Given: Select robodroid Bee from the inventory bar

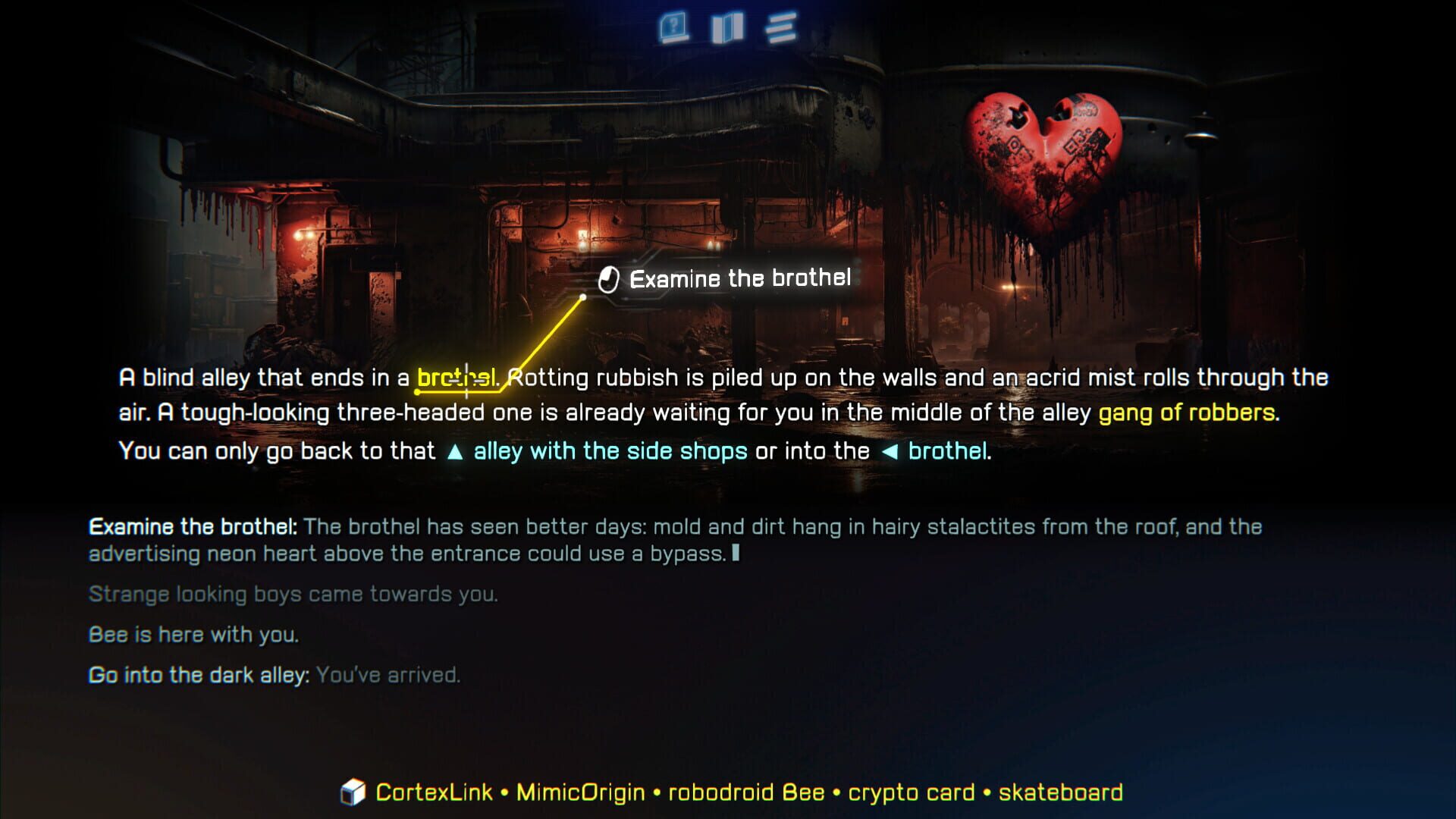Looking at the screenshot, I should 747,792.
